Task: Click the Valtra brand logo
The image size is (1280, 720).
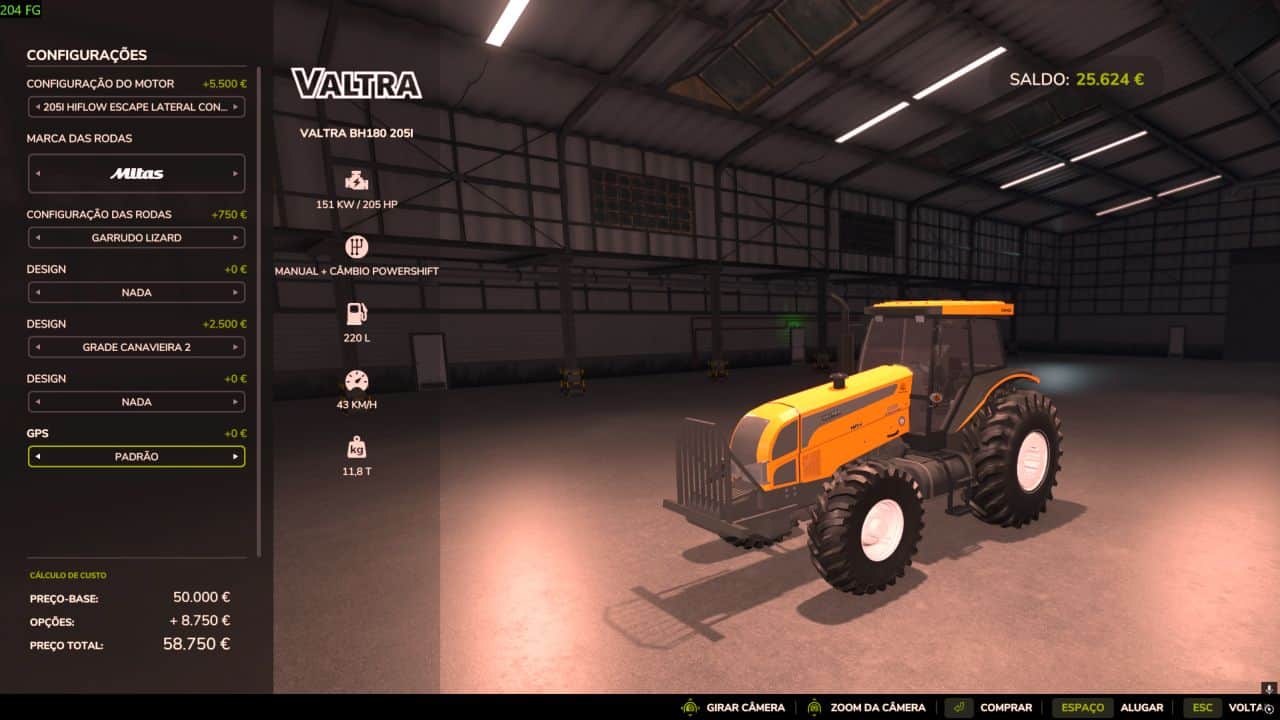Action: point(356,85)
